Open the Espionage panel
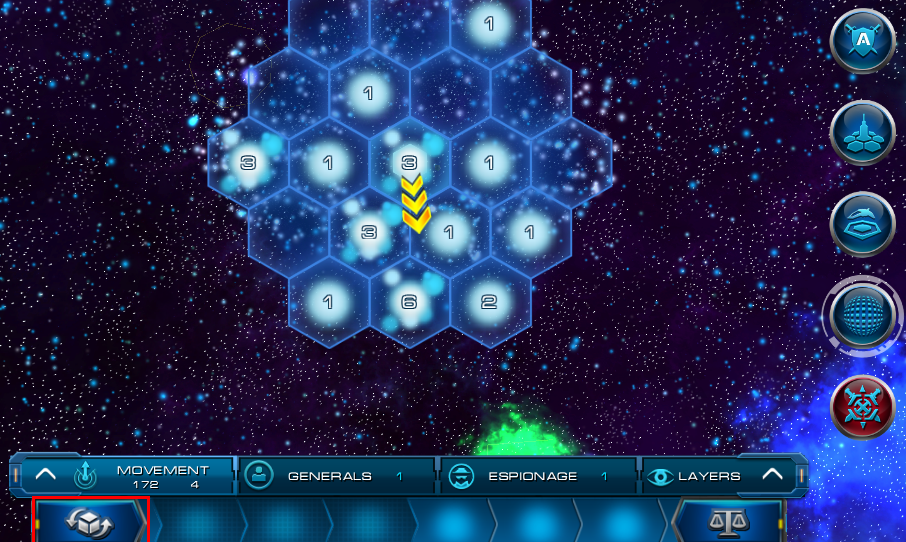The height and width of the screenshot is (542, 906). (535, 476)
